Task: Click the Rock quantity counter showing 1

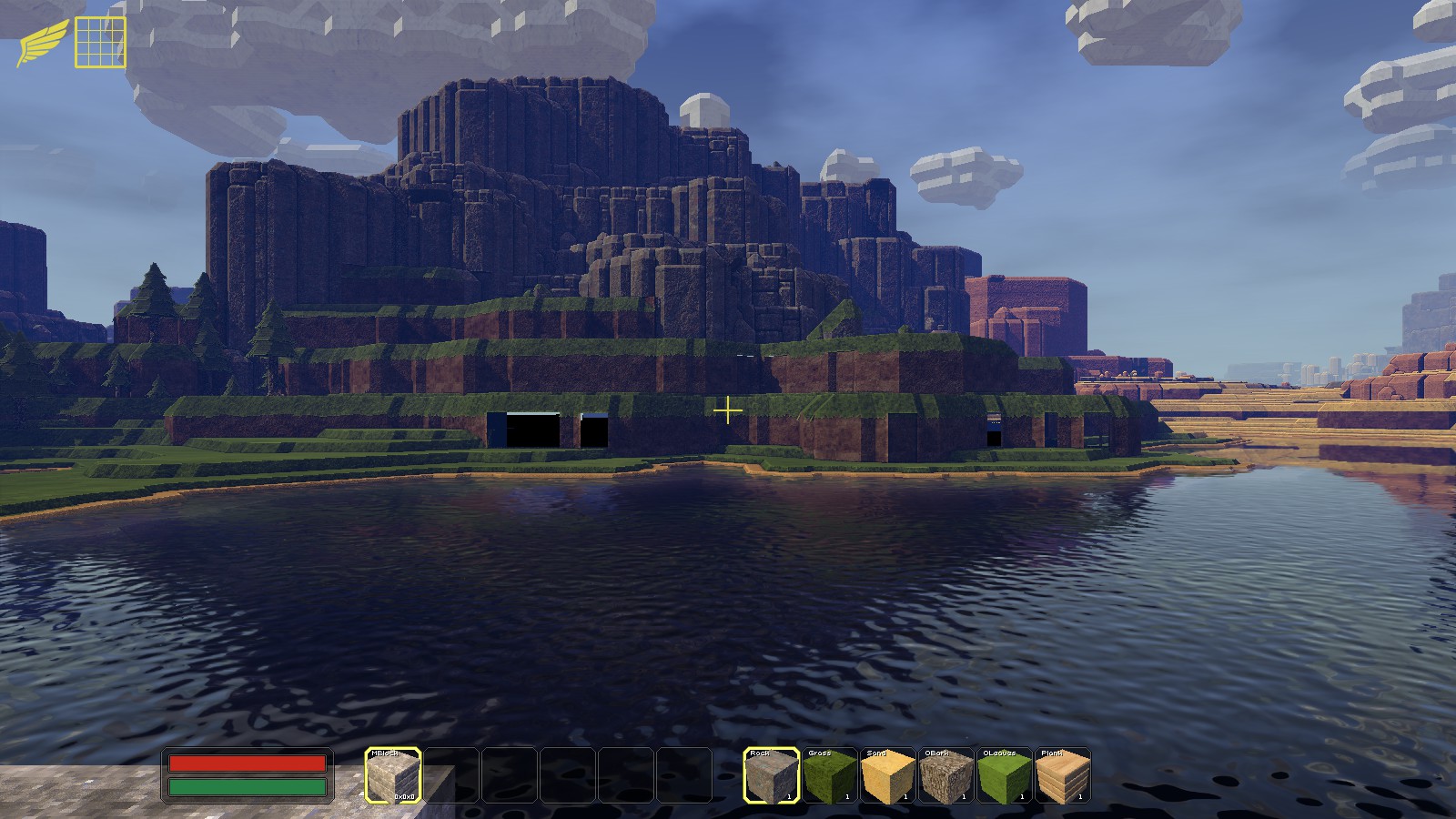Action: click(788, 794)
